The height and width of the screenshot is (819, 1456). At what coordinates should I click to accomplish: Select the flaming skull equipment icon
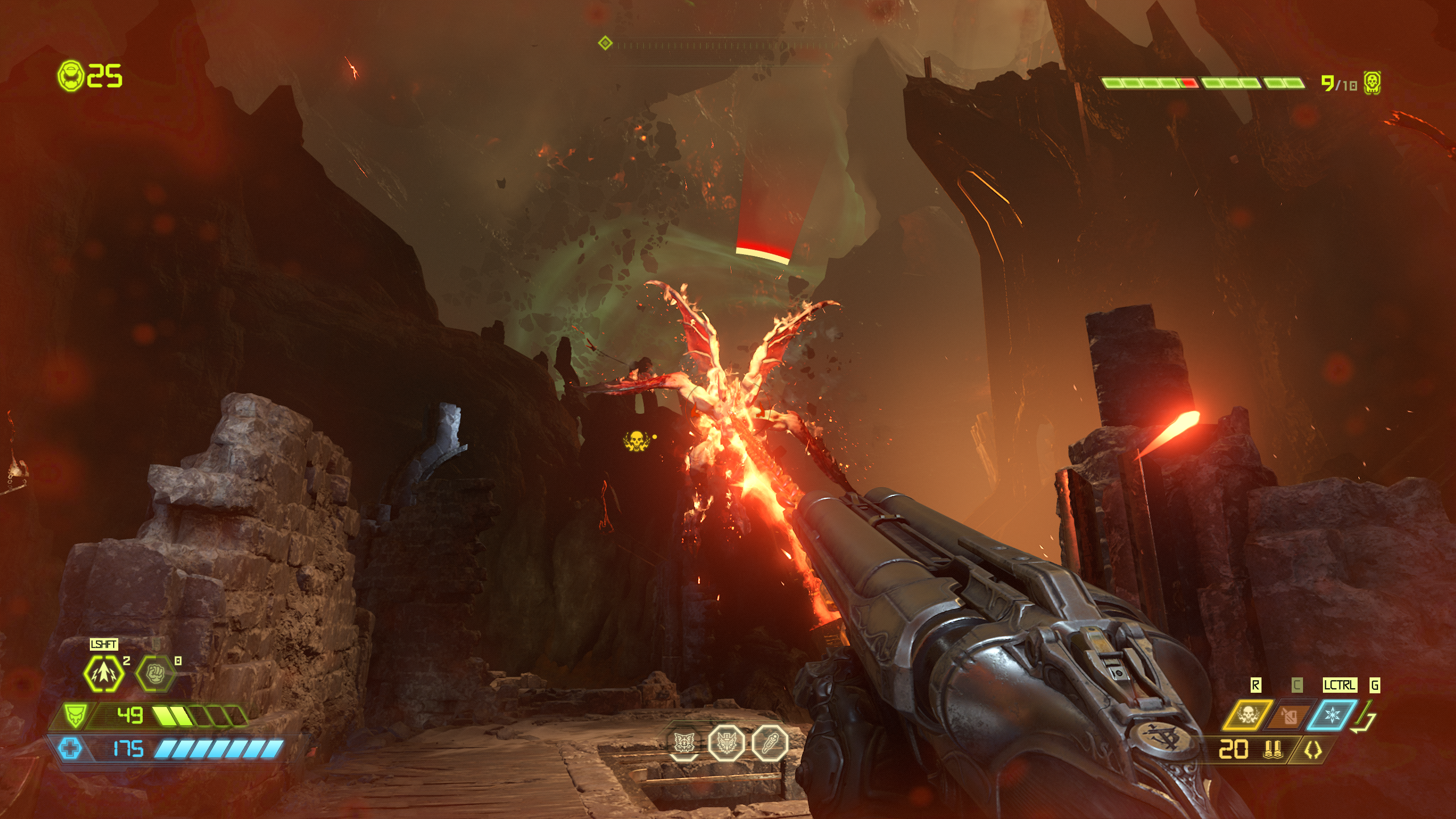(1248, 715)
